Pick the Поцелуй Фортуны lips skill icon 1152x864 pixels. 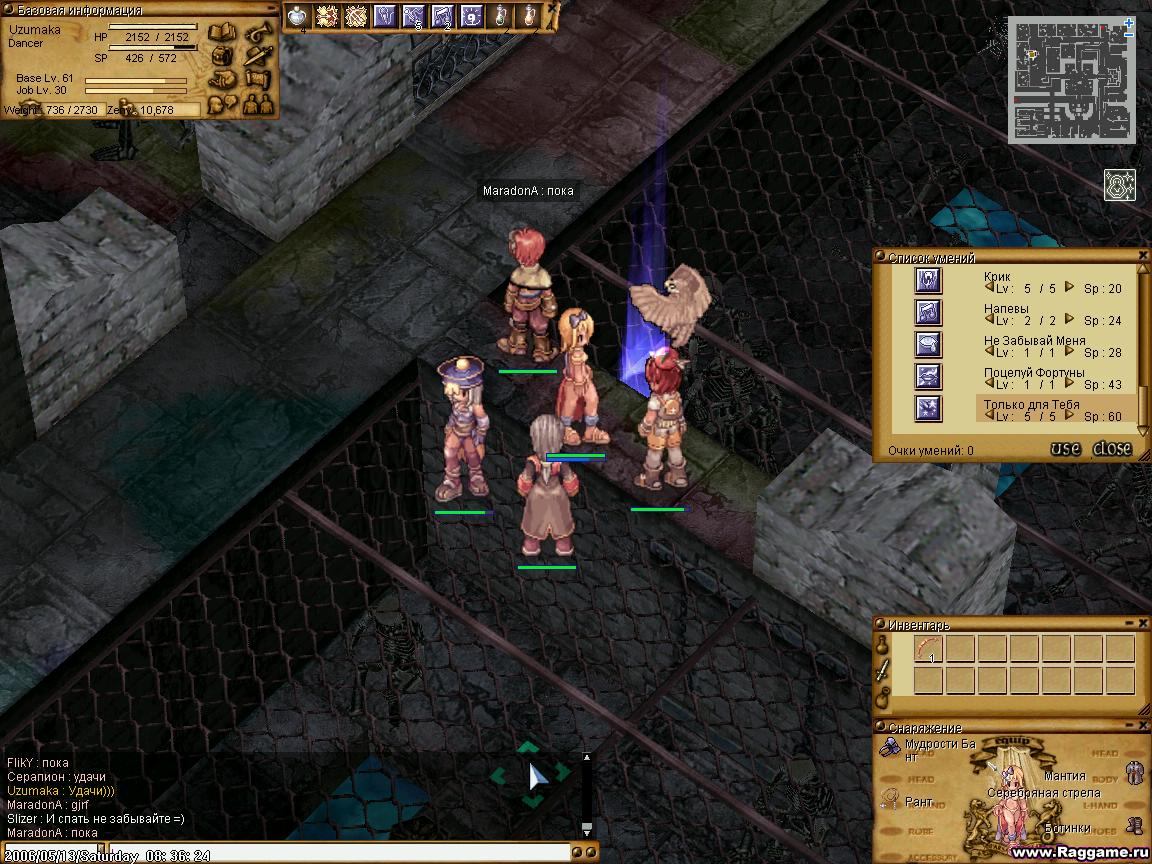click(929, 377)
